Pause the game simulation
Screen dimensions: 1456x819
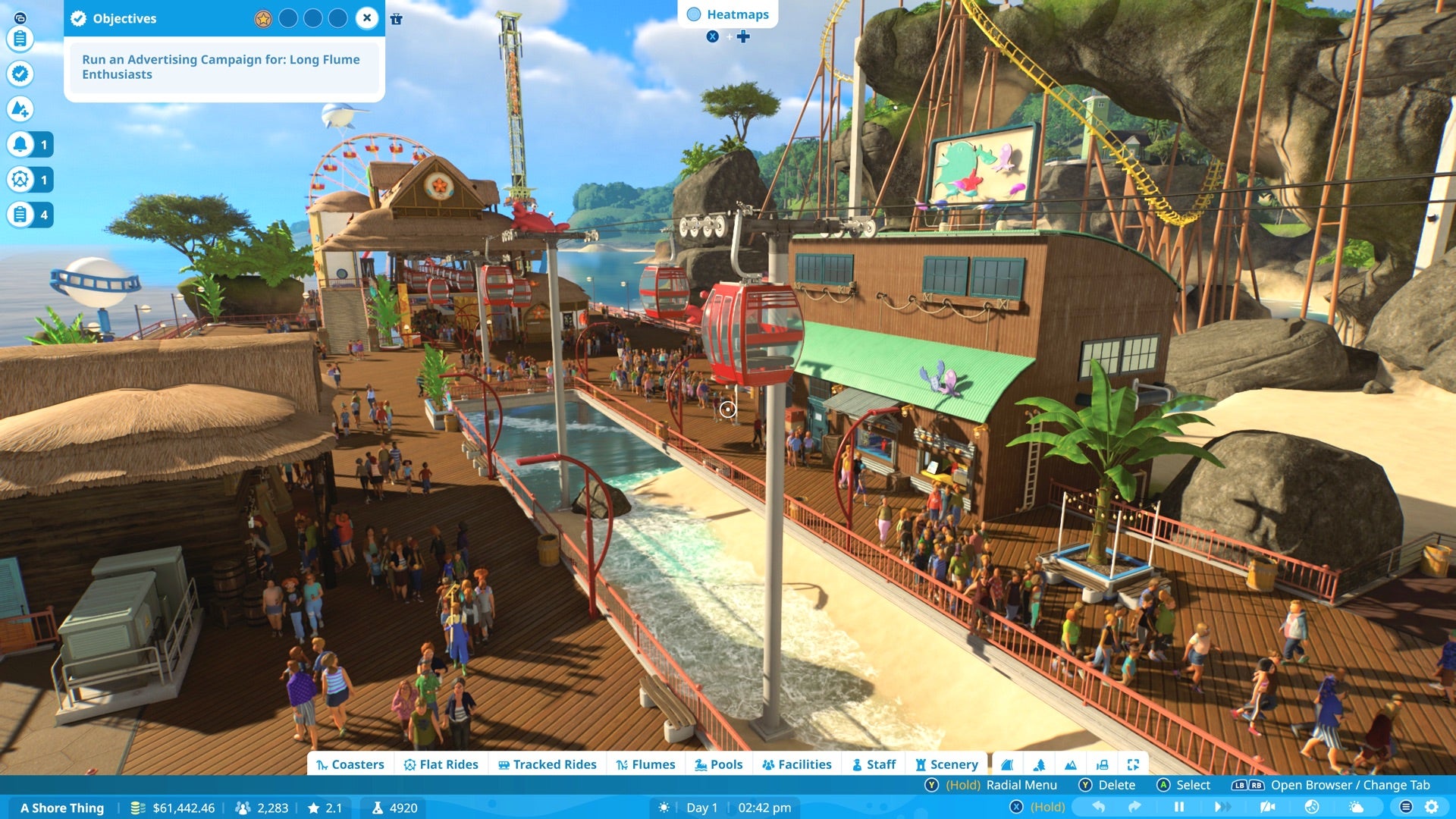click(1180, 807)
